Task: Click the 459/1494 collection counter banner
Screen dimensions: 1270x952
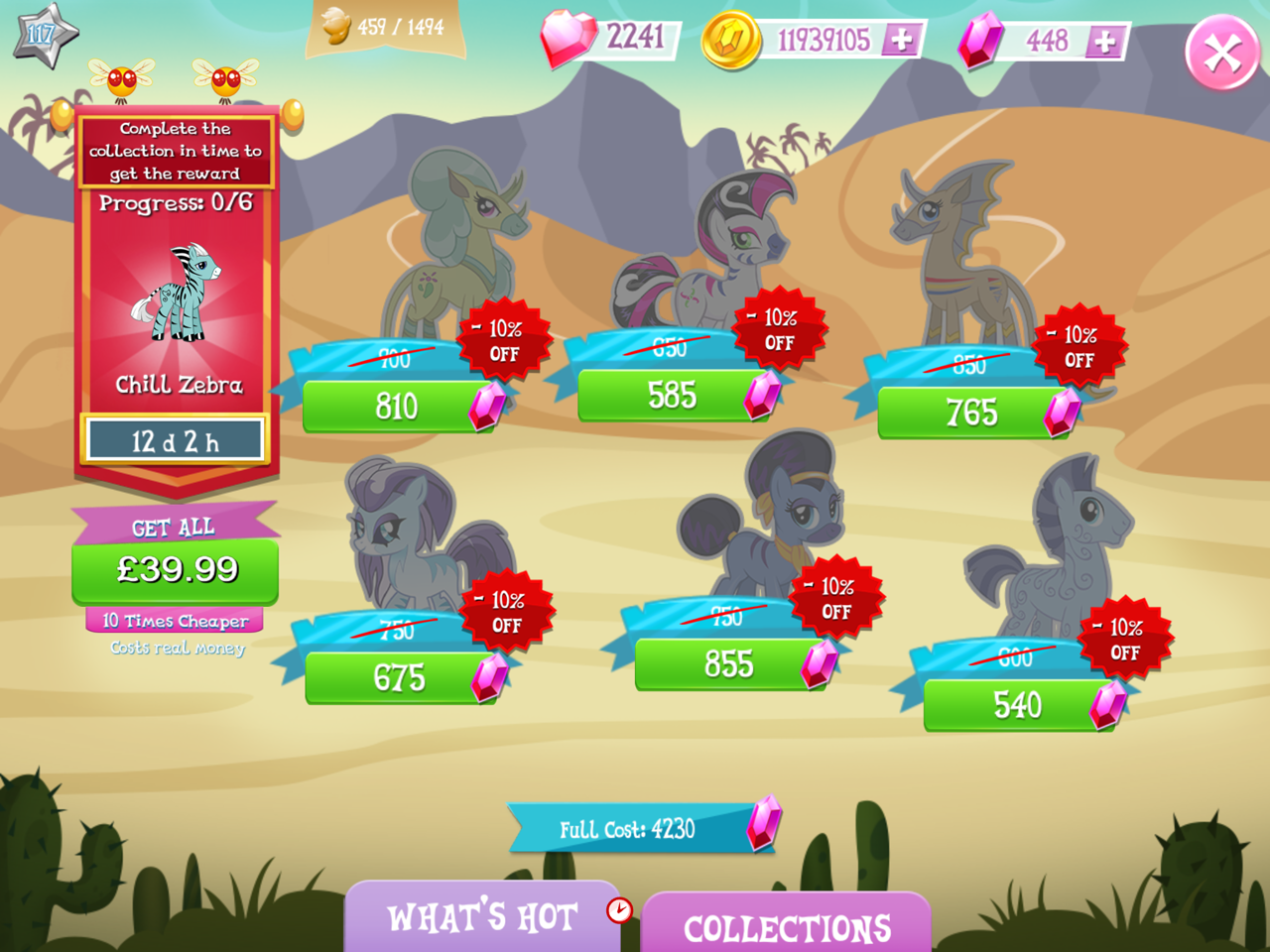Action: (x=387, y=27)
